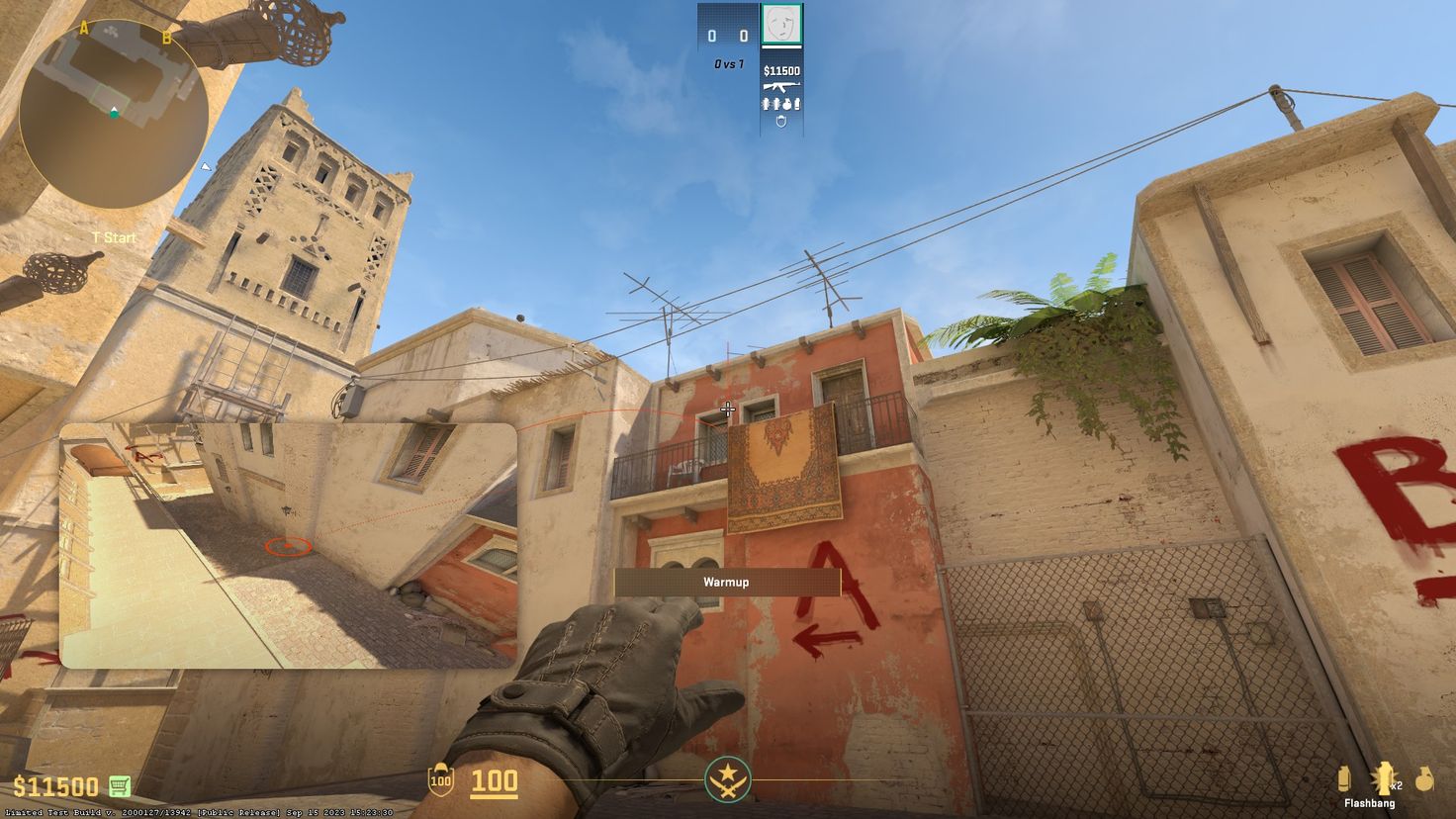The height and width of the screenshot is (819, 1456).
Task: Select the HE grenade icon bottom right
Action: (x=1425, y=778)
